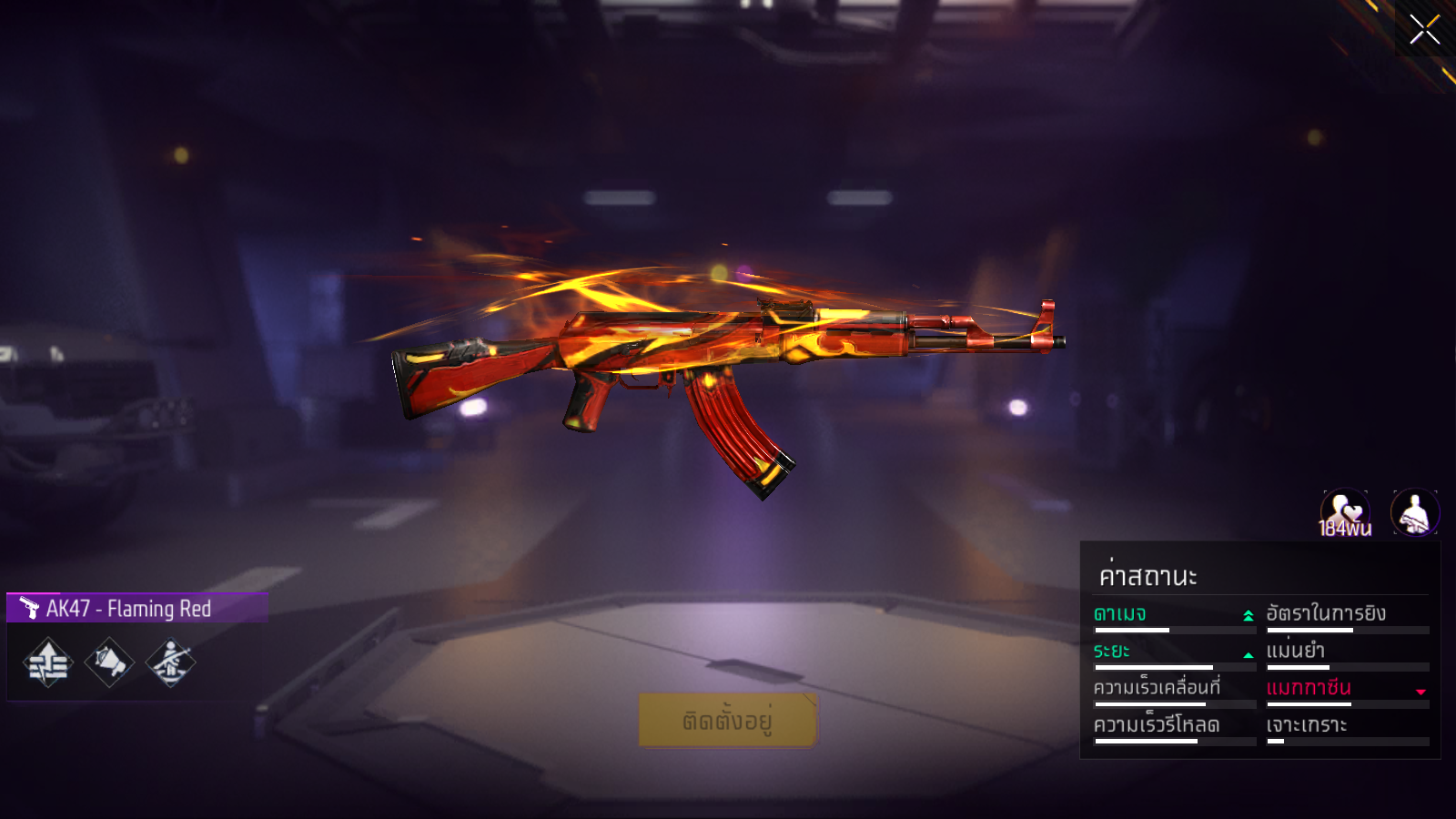Click the yellow ติดตั้งอยู่ equipped button

pyautogui.click(x=727, y=720)
